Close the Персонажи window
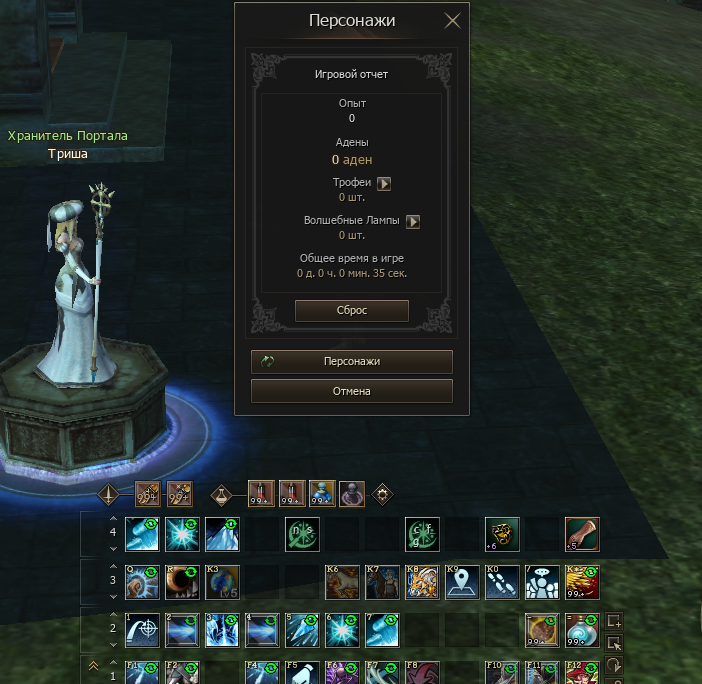This screenshot has width=702, height=684. click(x=452, y=20)
